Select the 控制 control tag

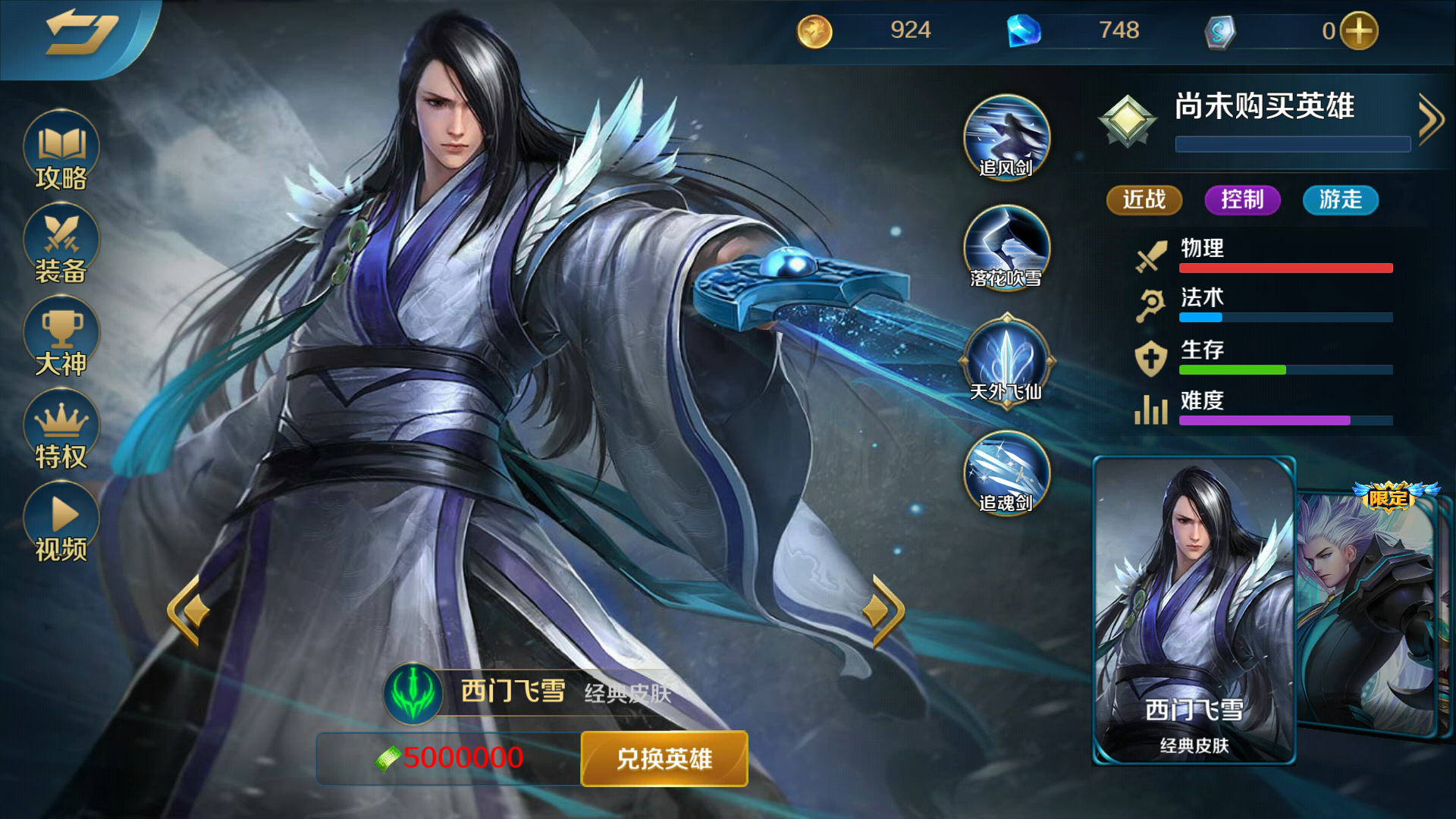click(x=1242, y=200)
